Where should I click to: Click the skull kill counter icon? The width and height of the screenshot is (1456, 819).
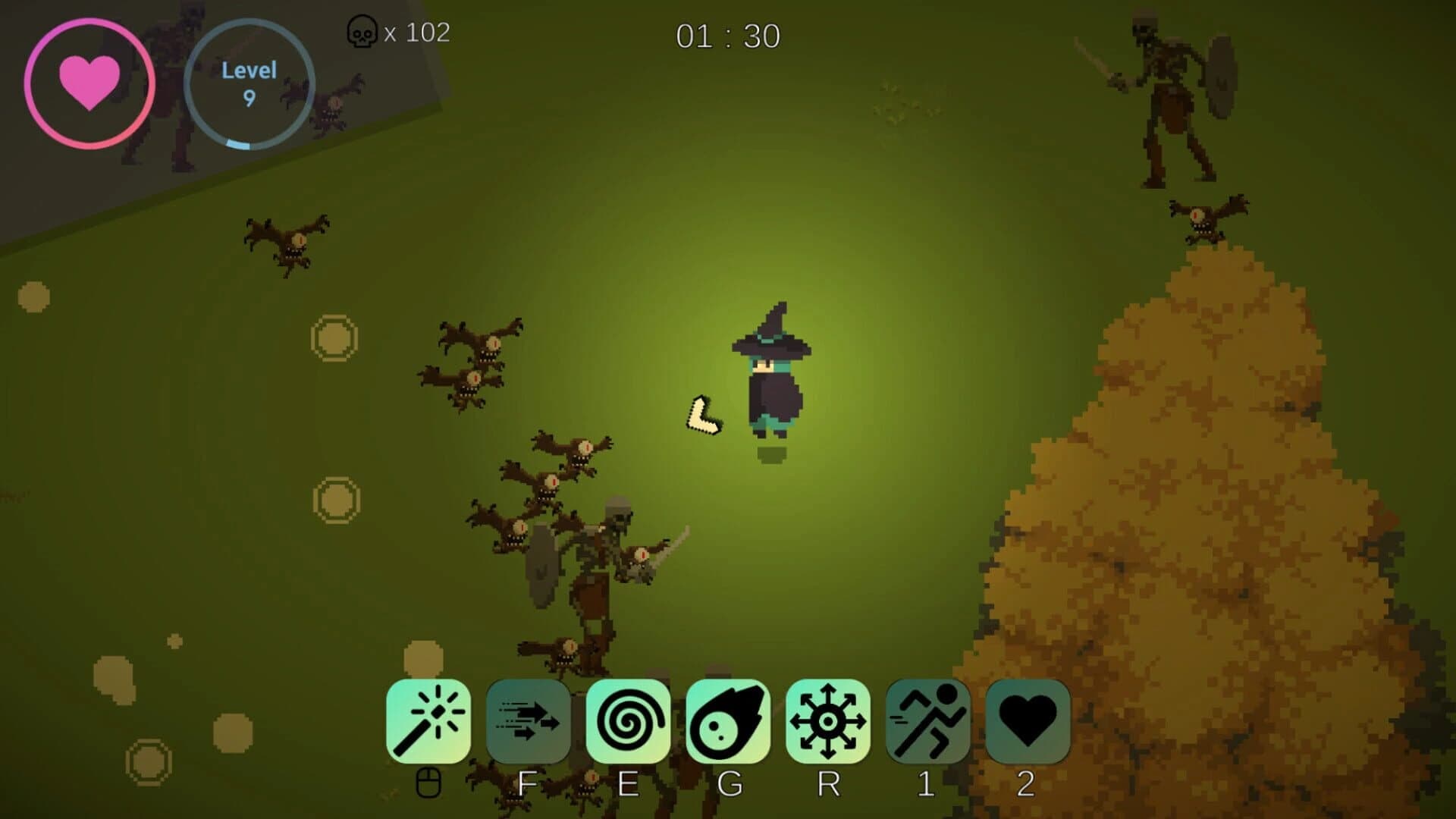(x=362, y=33)
